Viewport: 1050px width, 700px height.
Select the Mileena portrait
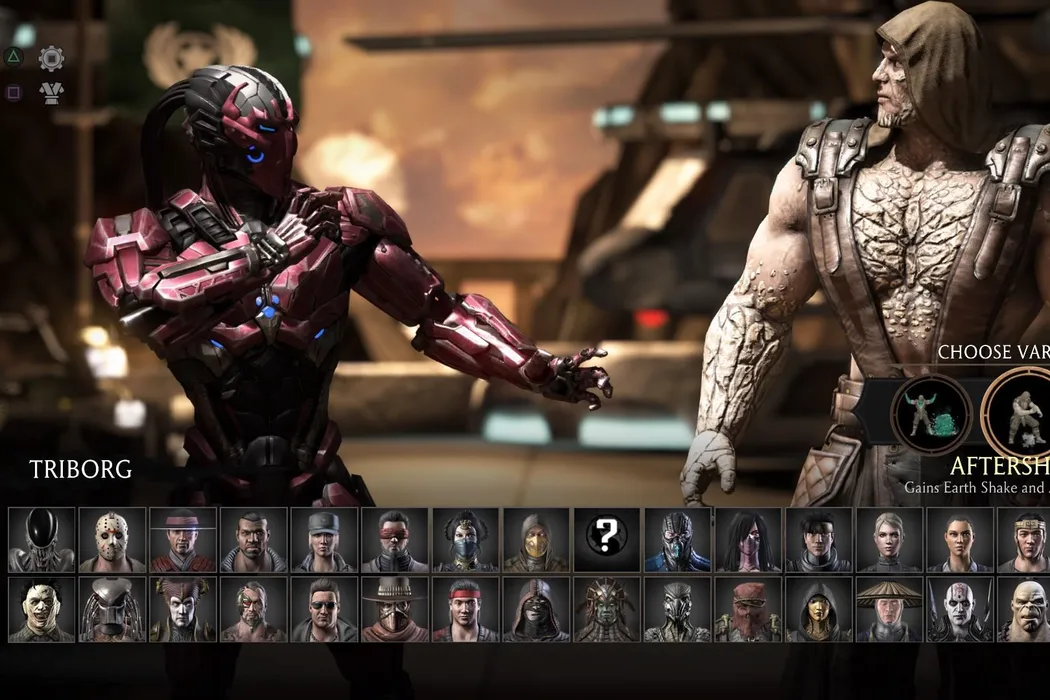[748, 540]
